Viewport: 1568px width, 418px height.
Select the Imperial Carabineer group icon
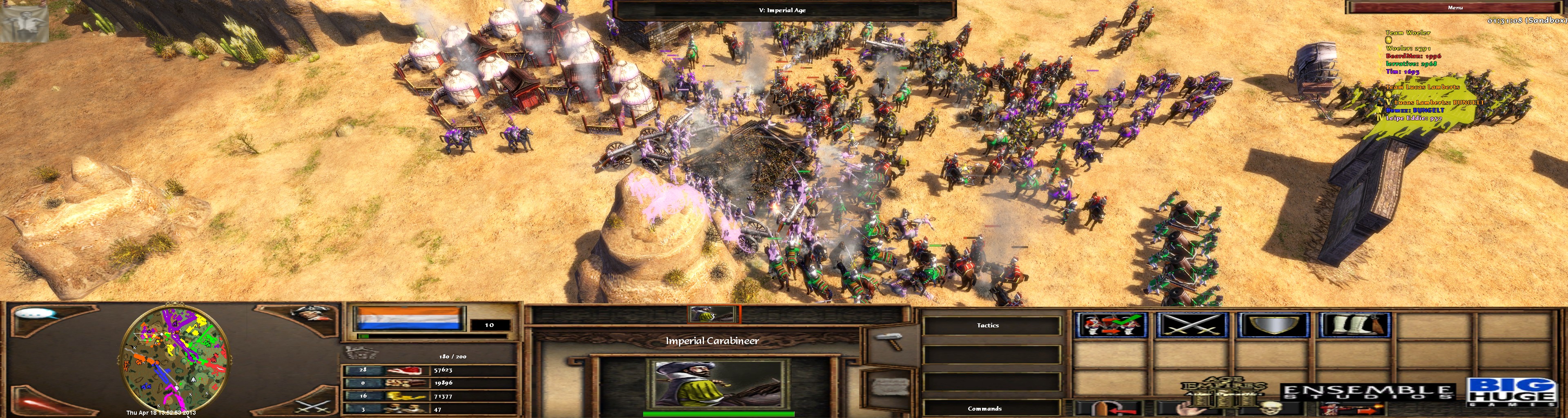pos(711,315)
